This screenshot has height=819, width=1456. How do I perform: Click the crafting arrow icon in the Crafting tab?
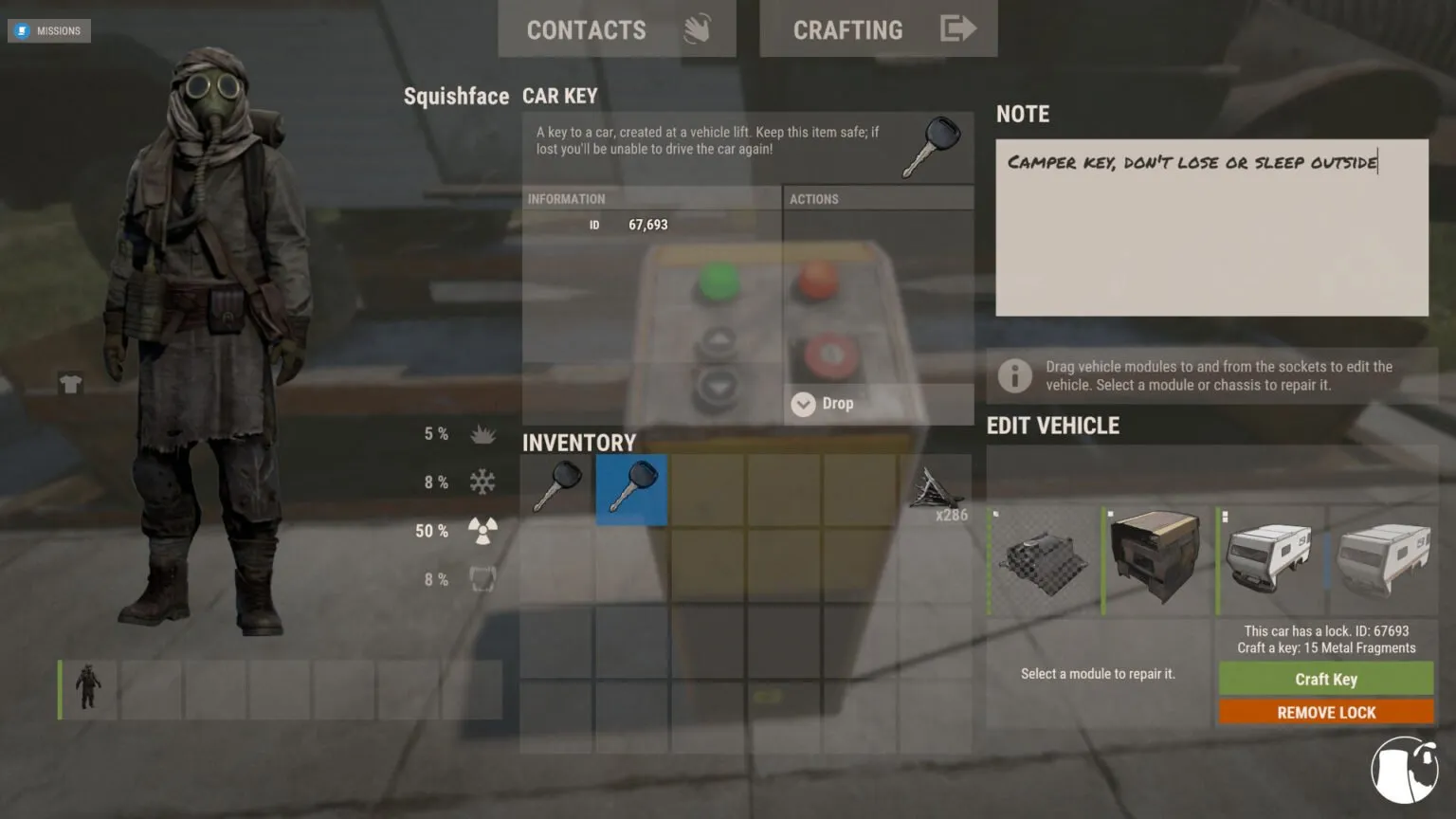click(959, 28)
